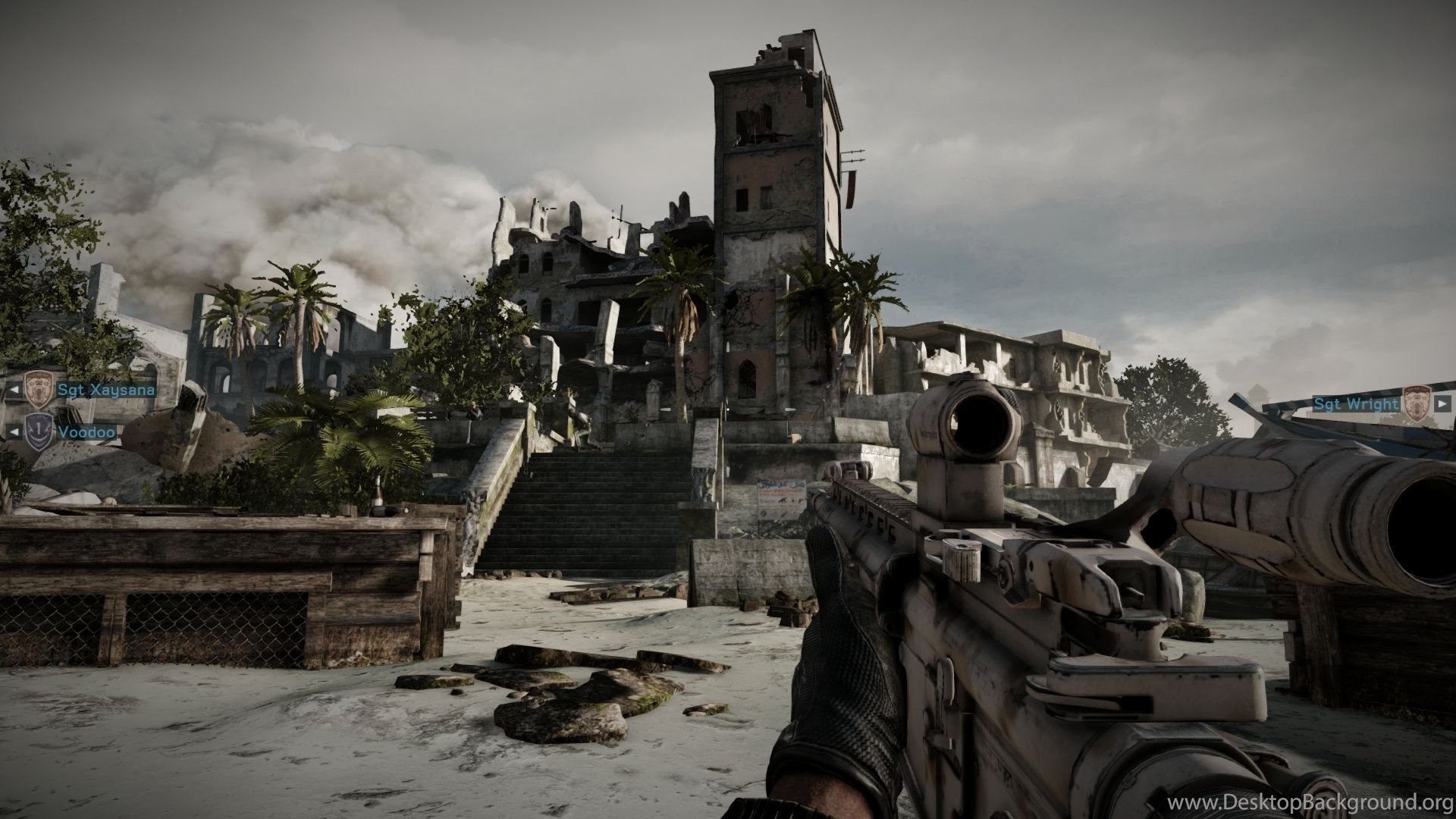1456x819 pixels.
Task: Click the bulldog emblem beside Sgt Xaysana
Action: point(38,390)
